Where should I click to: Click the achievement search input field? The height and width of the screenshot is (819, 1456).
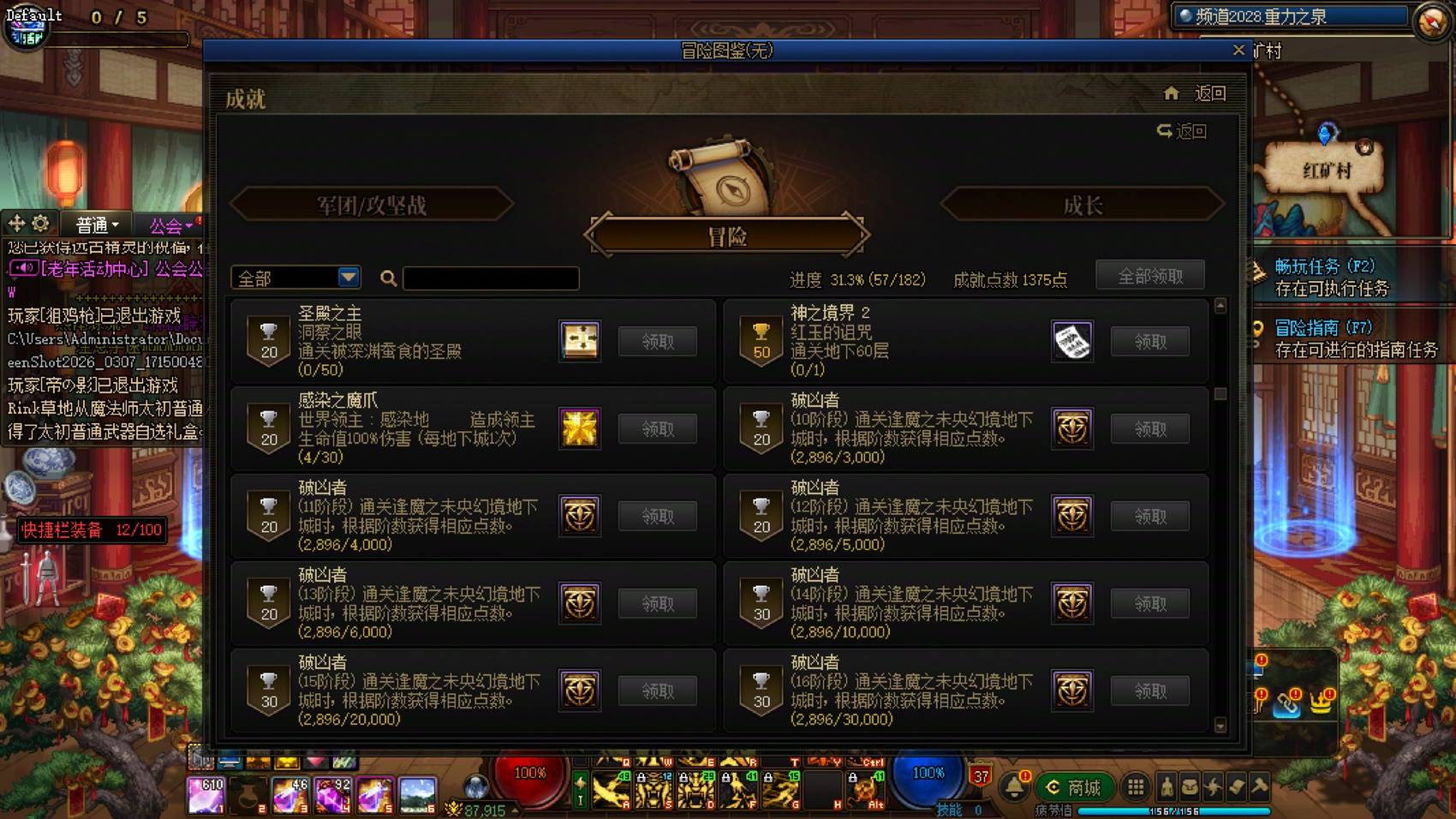point(491,278)
